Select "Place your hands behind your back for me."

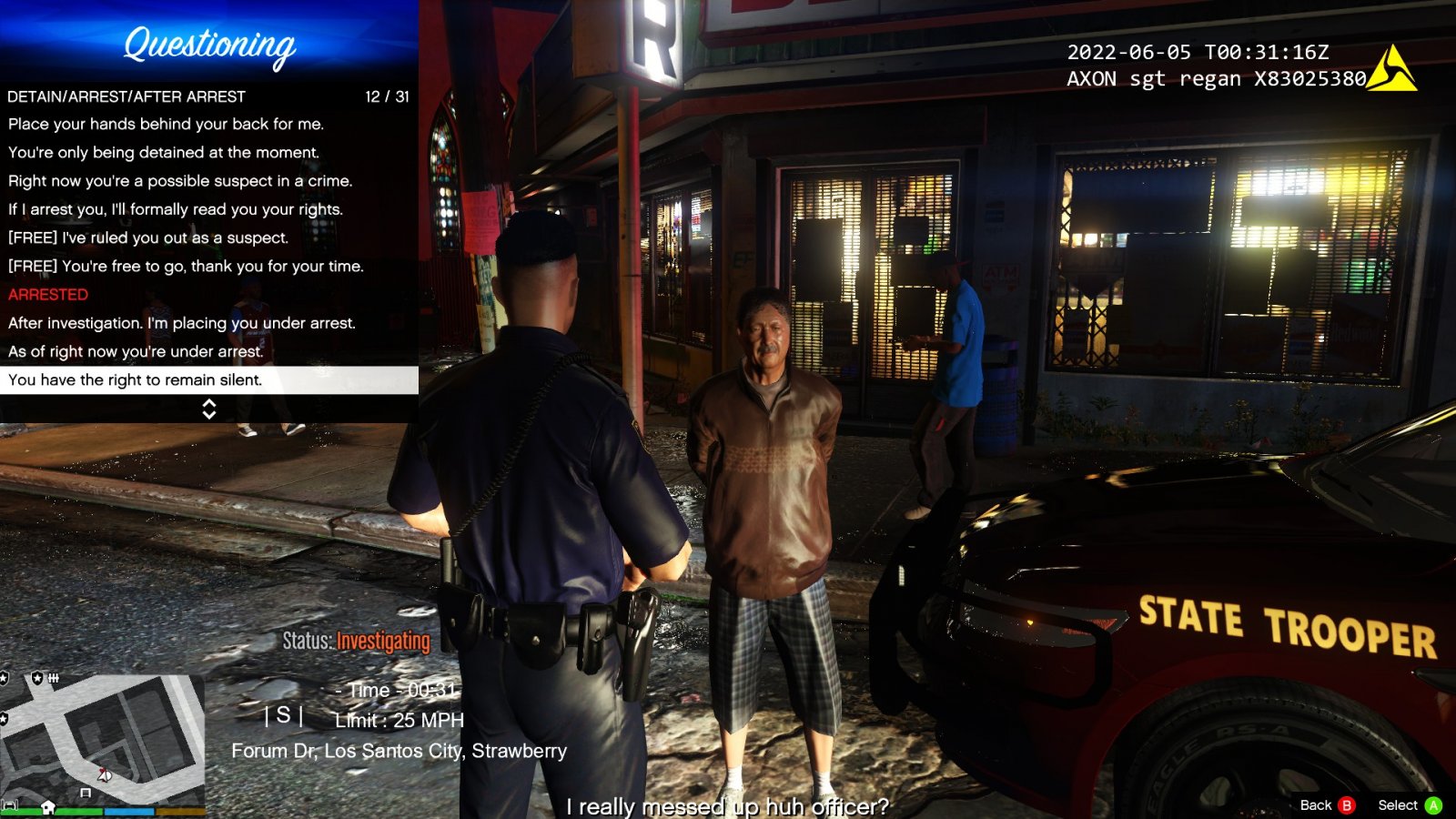coord(166,124)
